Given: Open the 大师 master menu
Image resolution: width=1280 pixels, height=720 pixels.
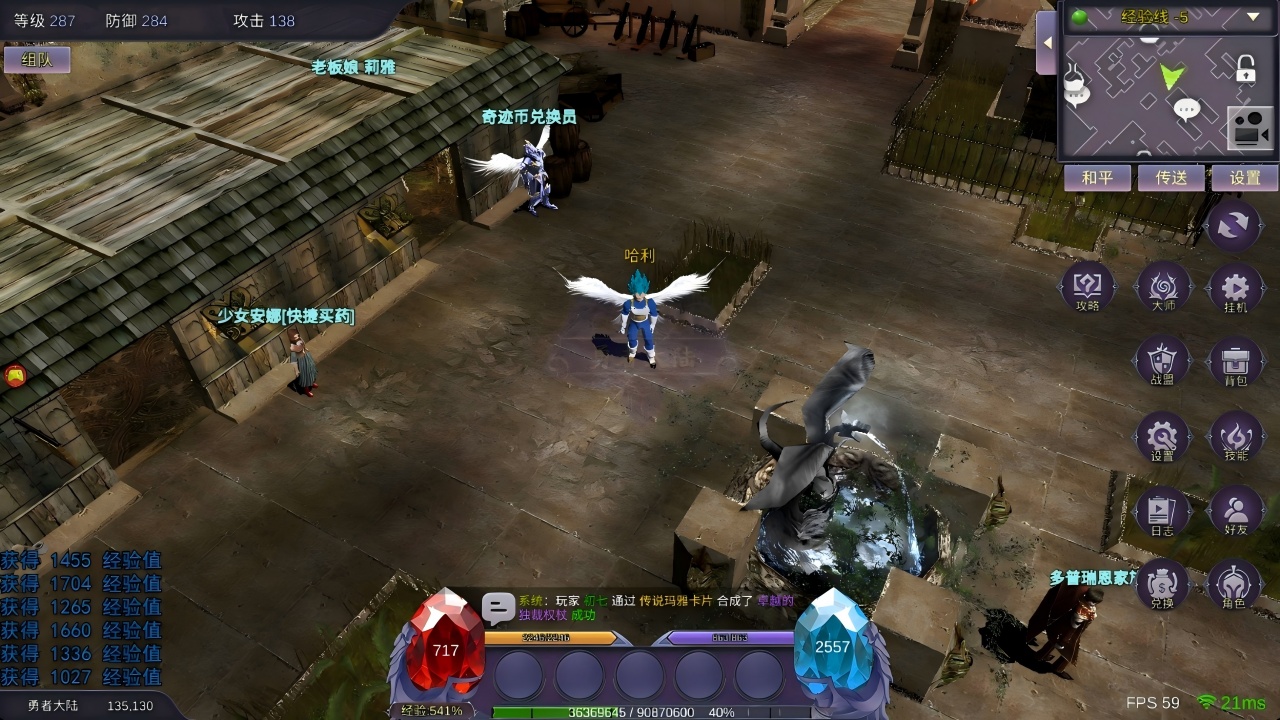Looking at the screenshot, I should click(1163, 289).
